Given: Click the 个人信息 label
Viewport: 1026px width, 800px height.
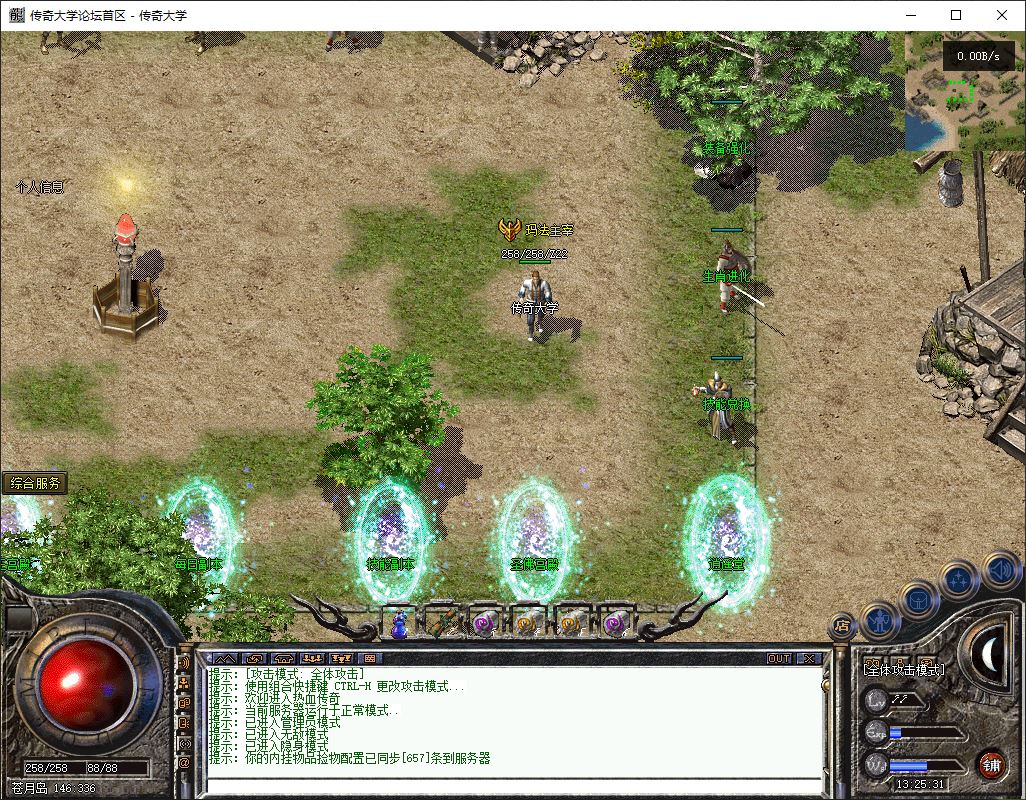Looking at the screenshot, I should (41, 187).
